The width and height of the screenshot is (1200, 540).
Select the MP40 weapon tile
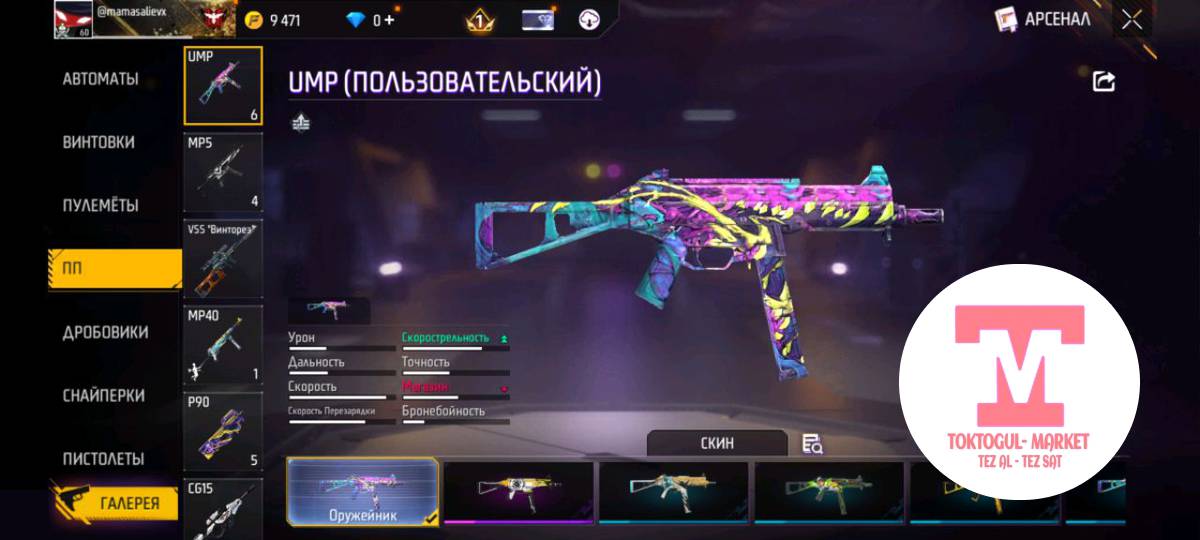(x=223, y=347)
